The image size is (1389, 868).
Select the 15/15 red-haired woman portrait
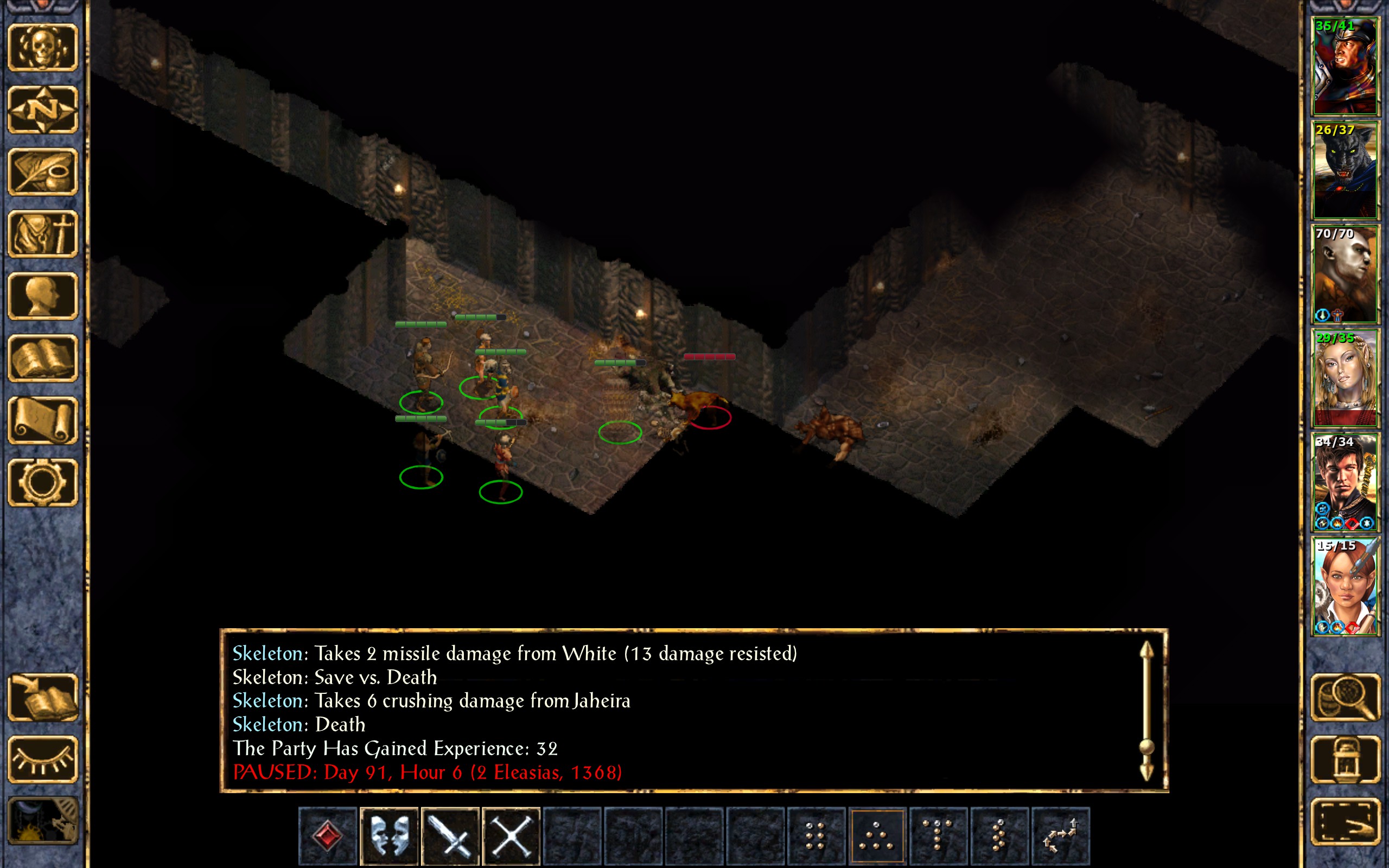click(x=1345, y=586)
